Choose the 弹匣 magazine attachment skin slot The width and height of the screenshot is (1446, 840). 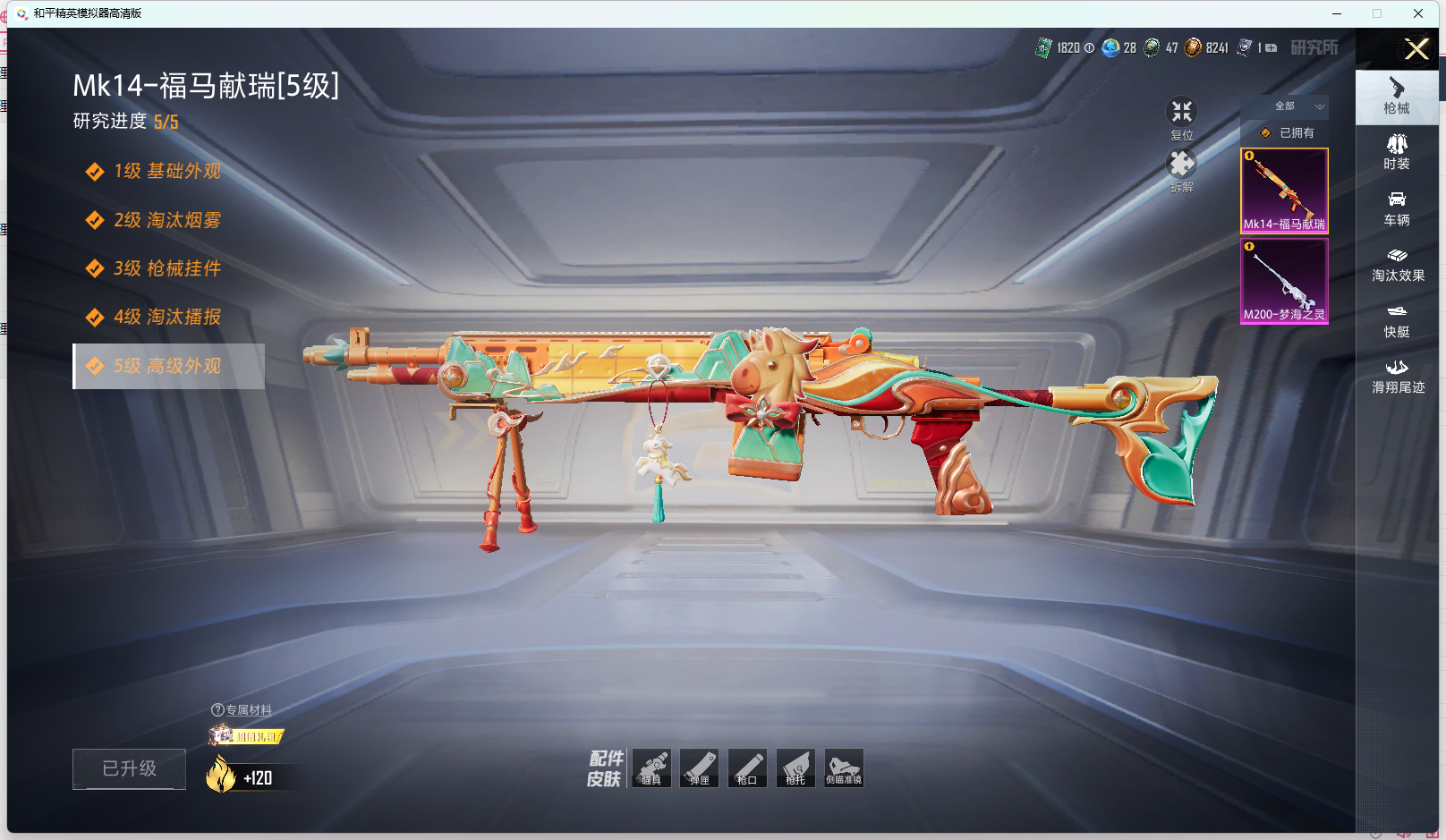(699, 768)
